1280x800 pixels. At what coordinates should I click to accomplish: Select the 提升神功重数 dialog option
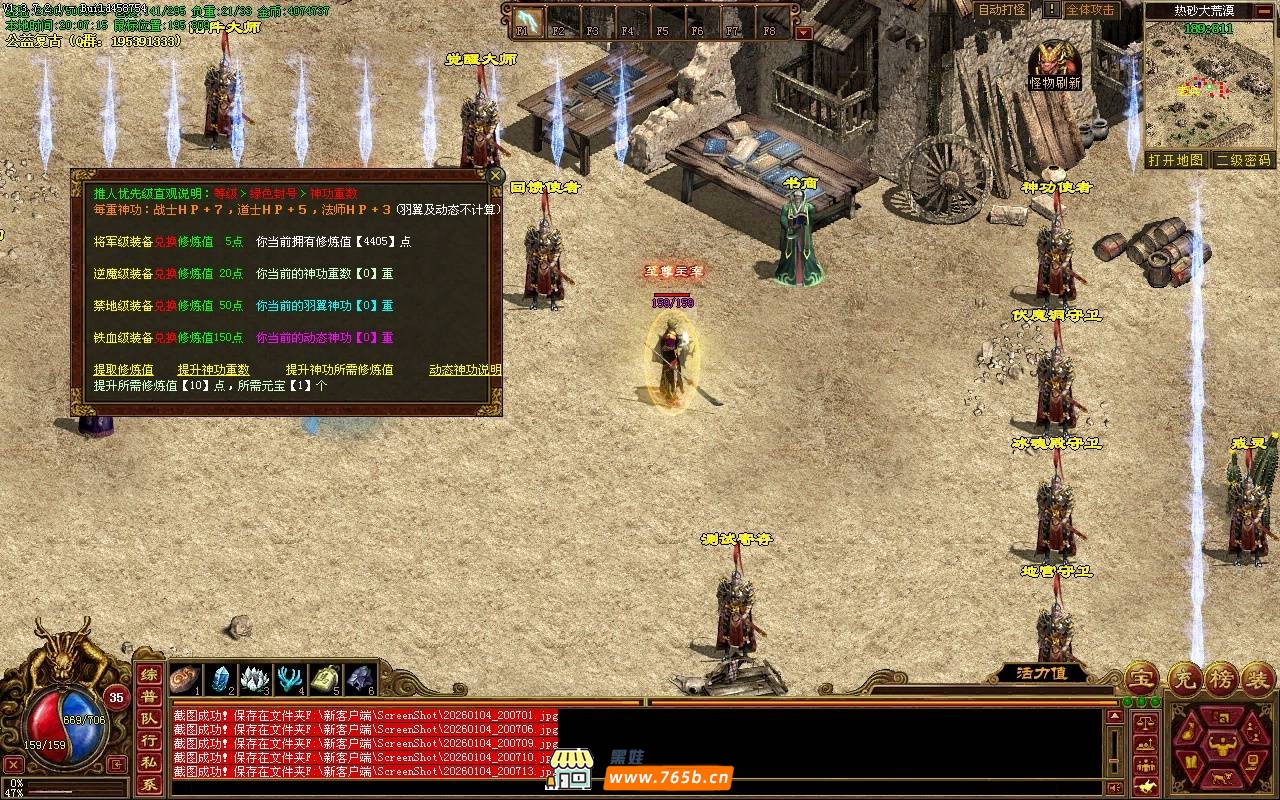point(213,370)
